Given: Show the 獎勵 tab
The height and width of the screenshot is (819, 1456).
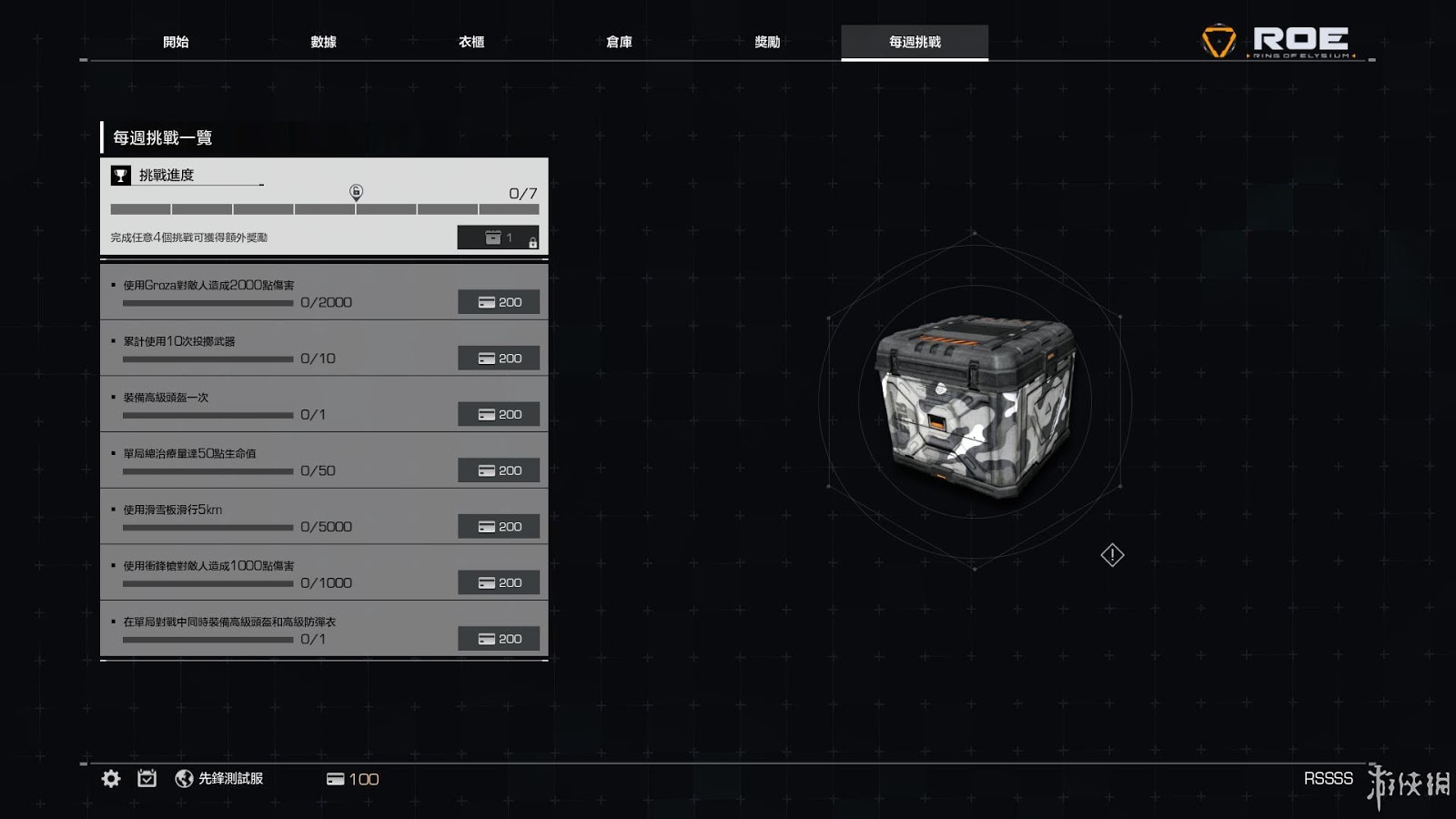Looking at the screenshot, I should pos(767,42).
